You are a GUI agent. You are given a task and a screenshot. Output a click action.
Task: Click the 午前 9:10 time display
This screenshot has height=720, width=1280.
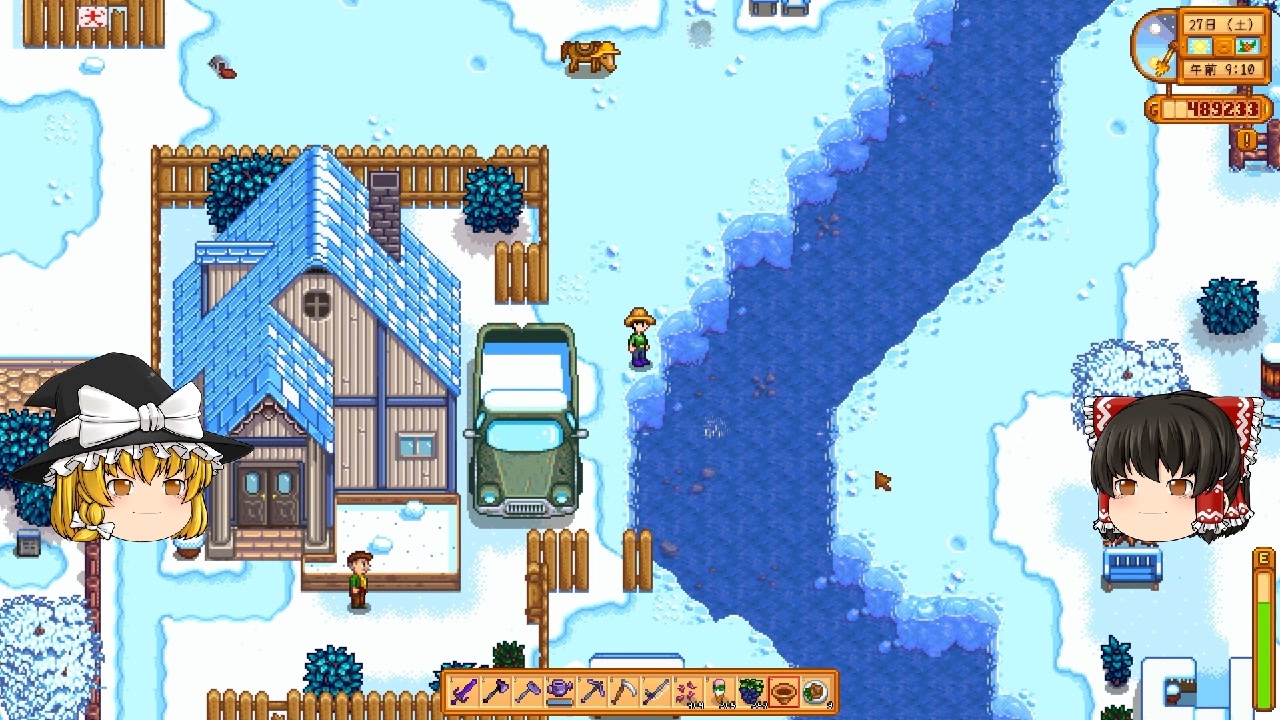[x=1220, y=68]
